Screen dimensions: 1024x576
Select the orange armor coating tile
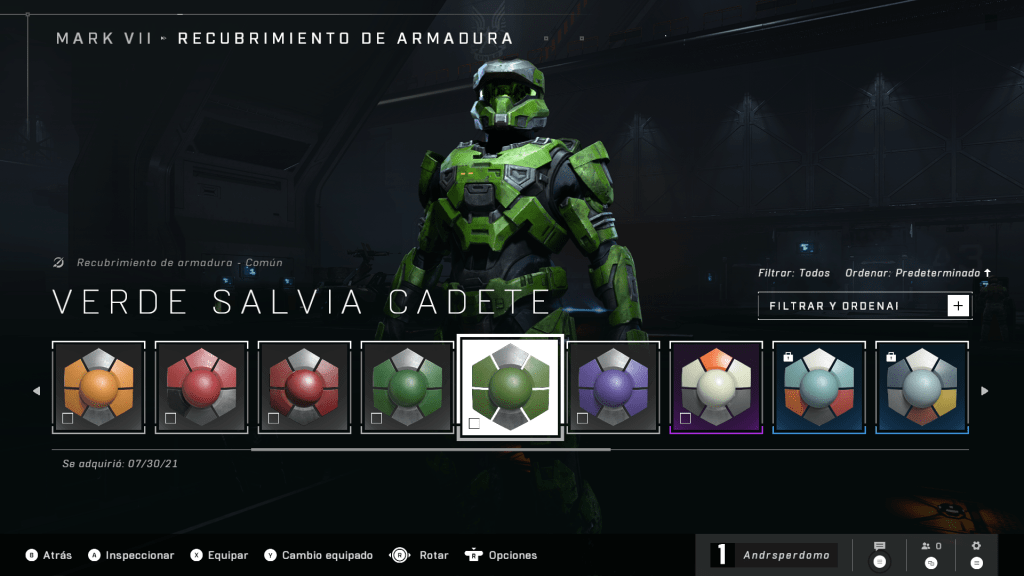click(x=99, y=387)
